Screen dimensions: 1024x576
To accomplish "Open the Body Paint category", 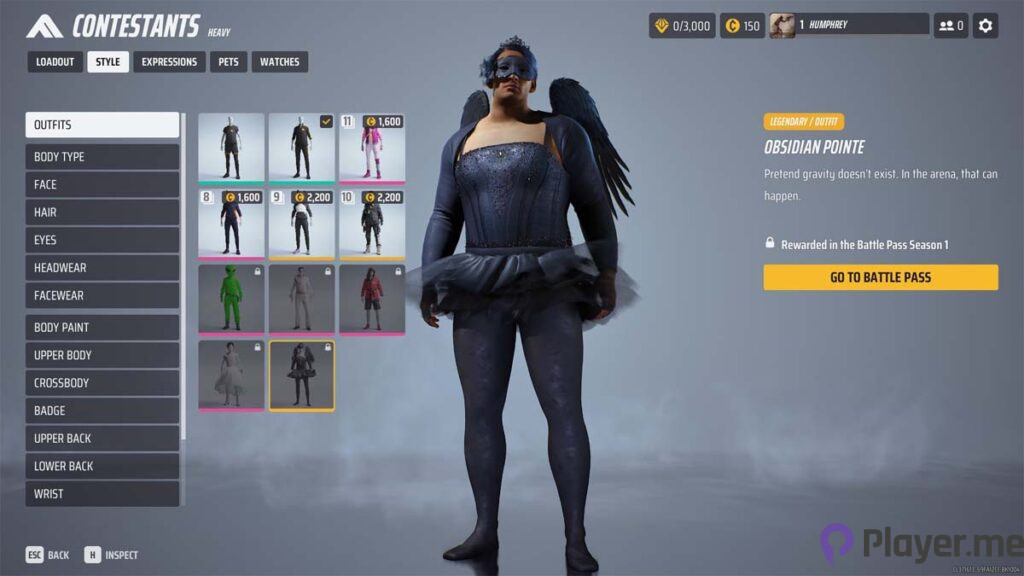I will (102, 327).
